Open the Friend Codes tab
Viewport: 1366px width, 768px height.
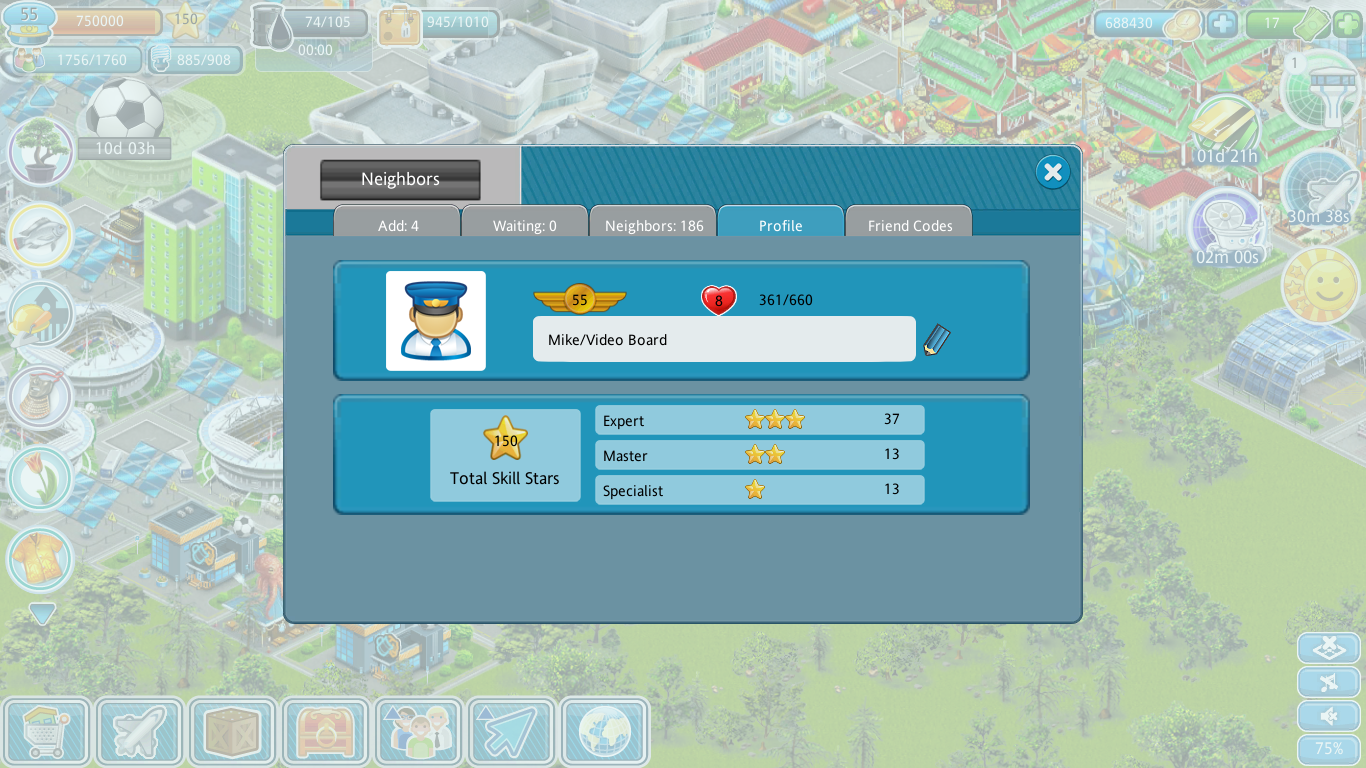click(x=909, y=225)
